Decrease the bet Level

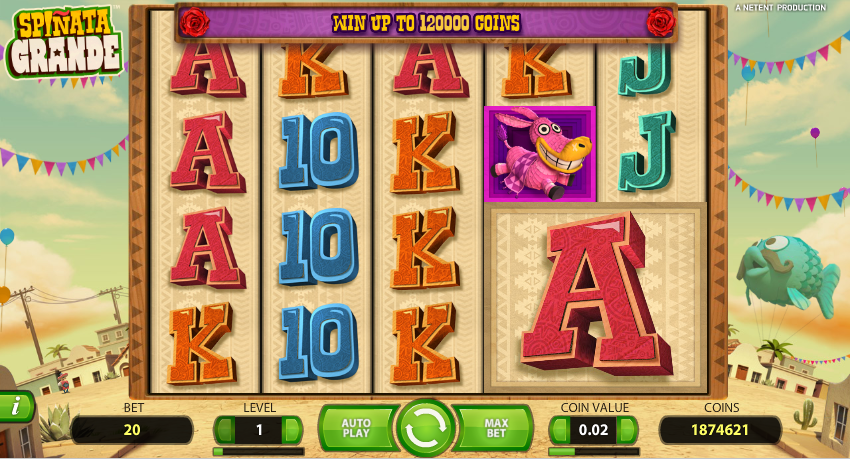tap(226, 430)
